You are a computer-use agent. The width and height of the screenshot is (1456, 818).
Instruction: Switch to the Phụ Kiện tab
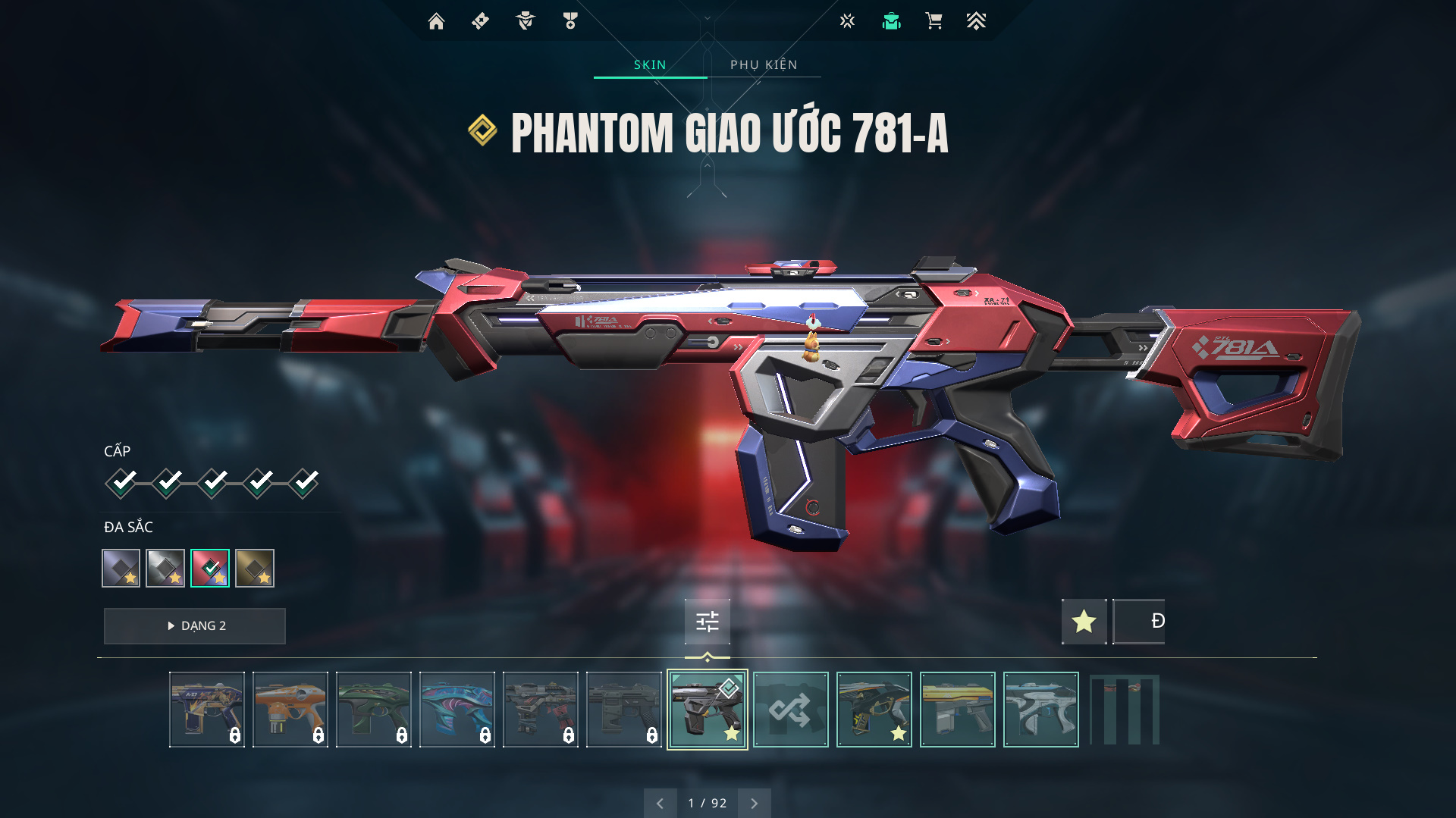[x=764, y=65]
